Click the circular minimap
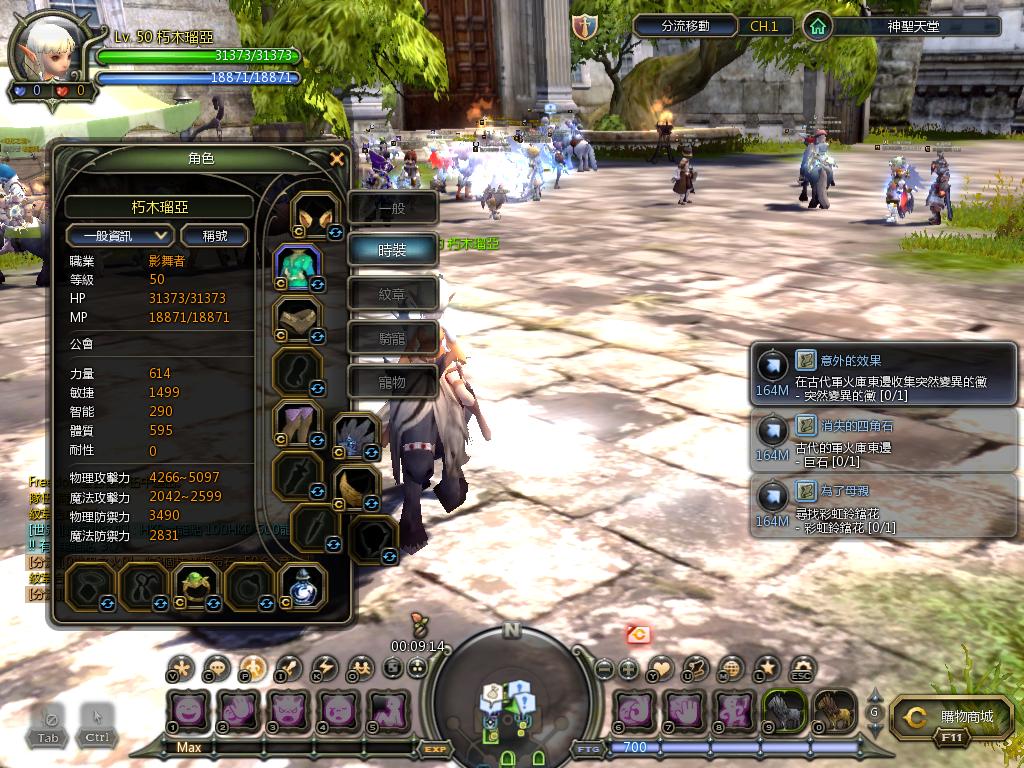This screenshot has width=1024, height=768. click(x=511, y=694)
